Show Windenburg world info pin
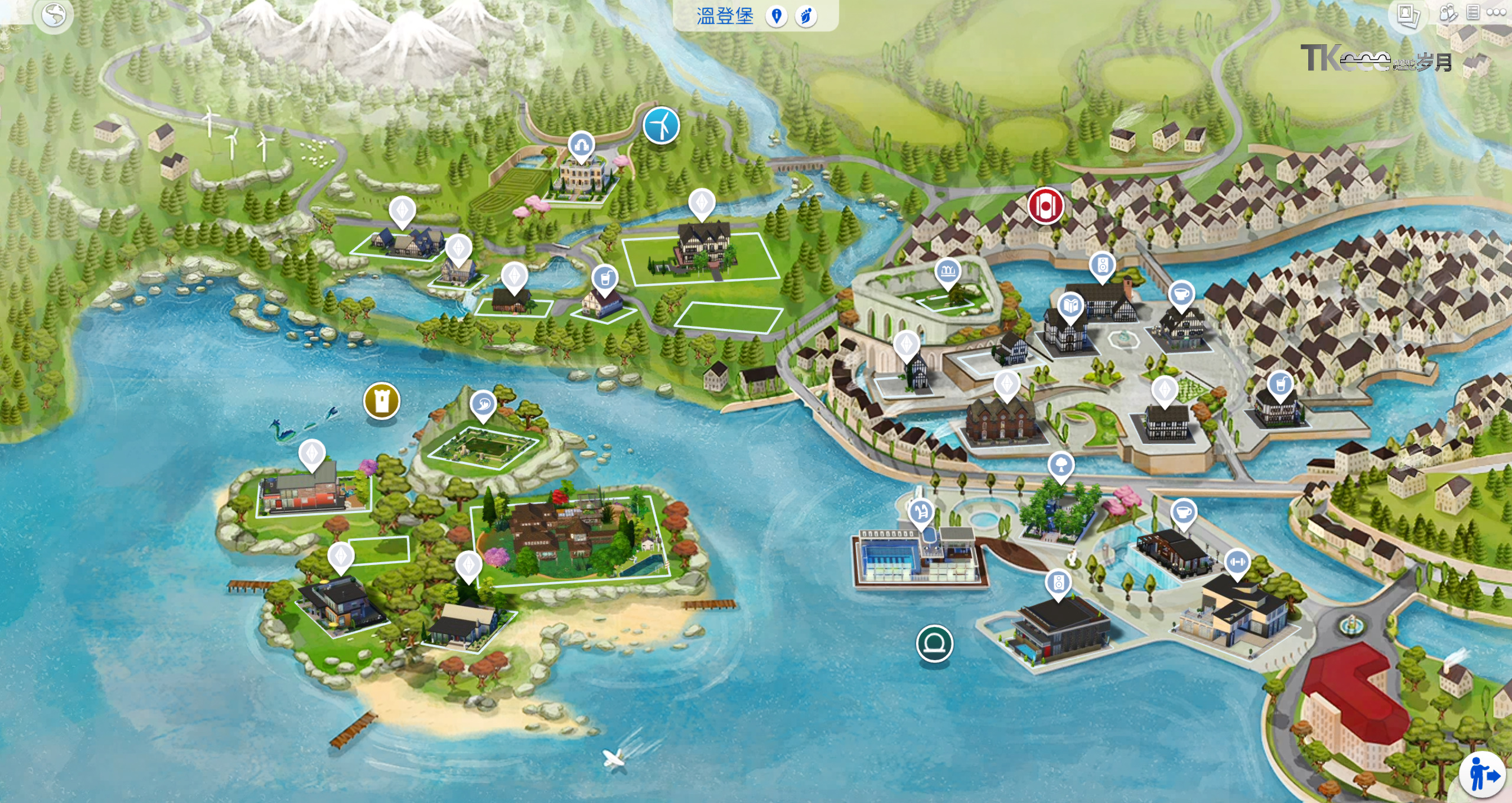The height and width of the screenshot is (803, 1512). pos(777,17)
